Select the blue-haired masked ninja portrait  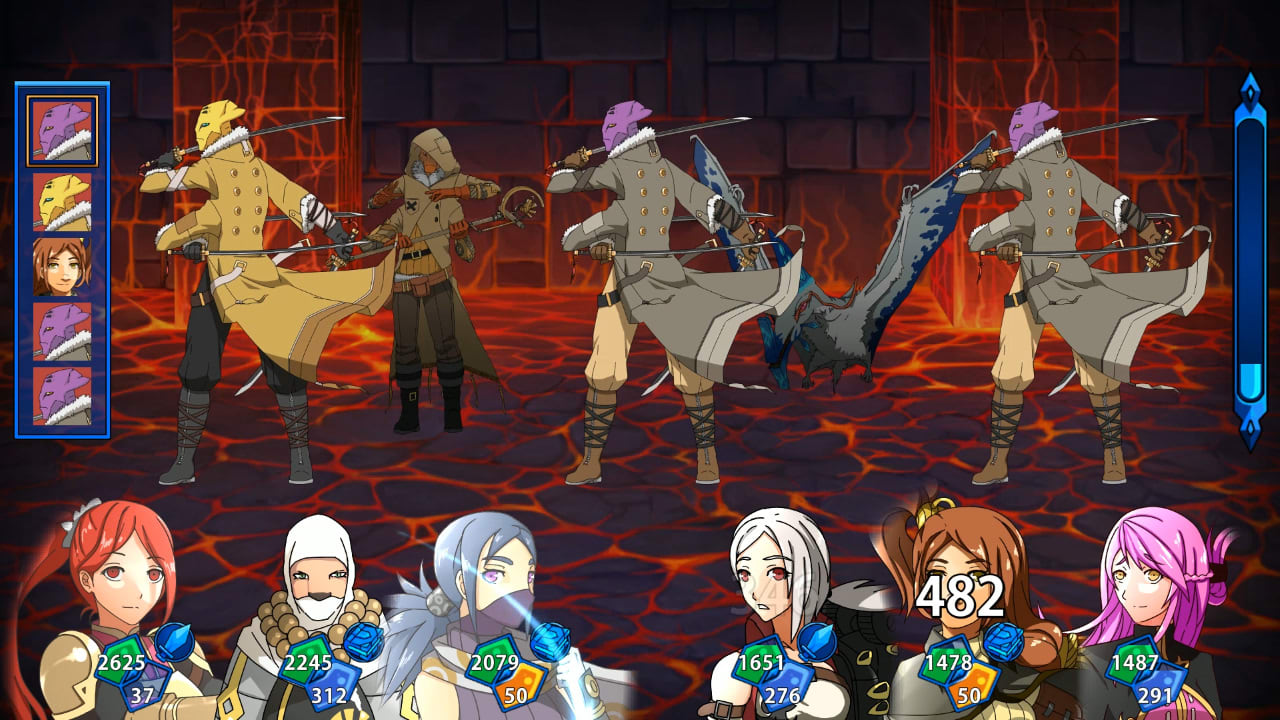490,590
